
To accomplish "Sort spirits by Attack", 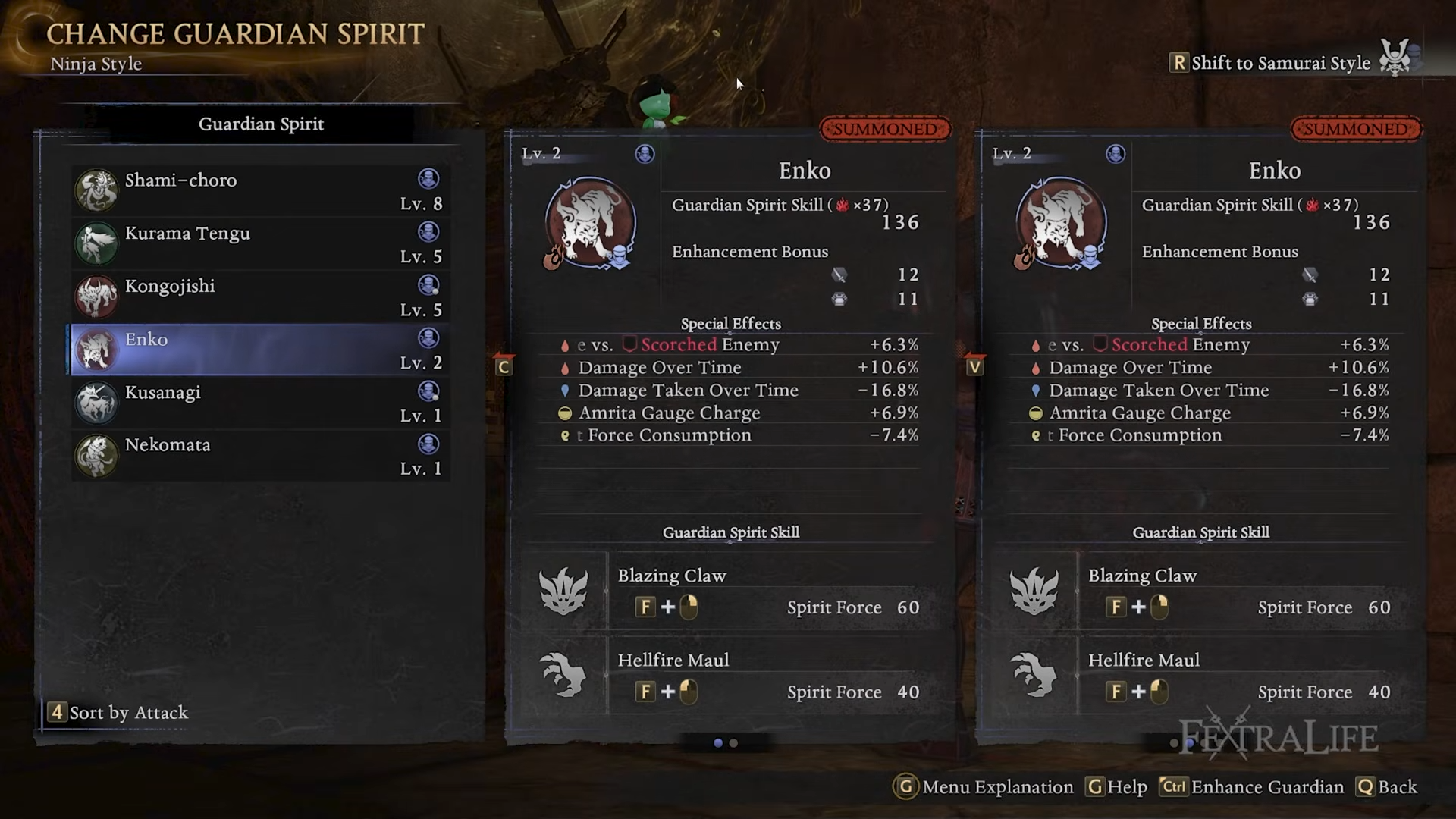I will (x=119, y=713).
